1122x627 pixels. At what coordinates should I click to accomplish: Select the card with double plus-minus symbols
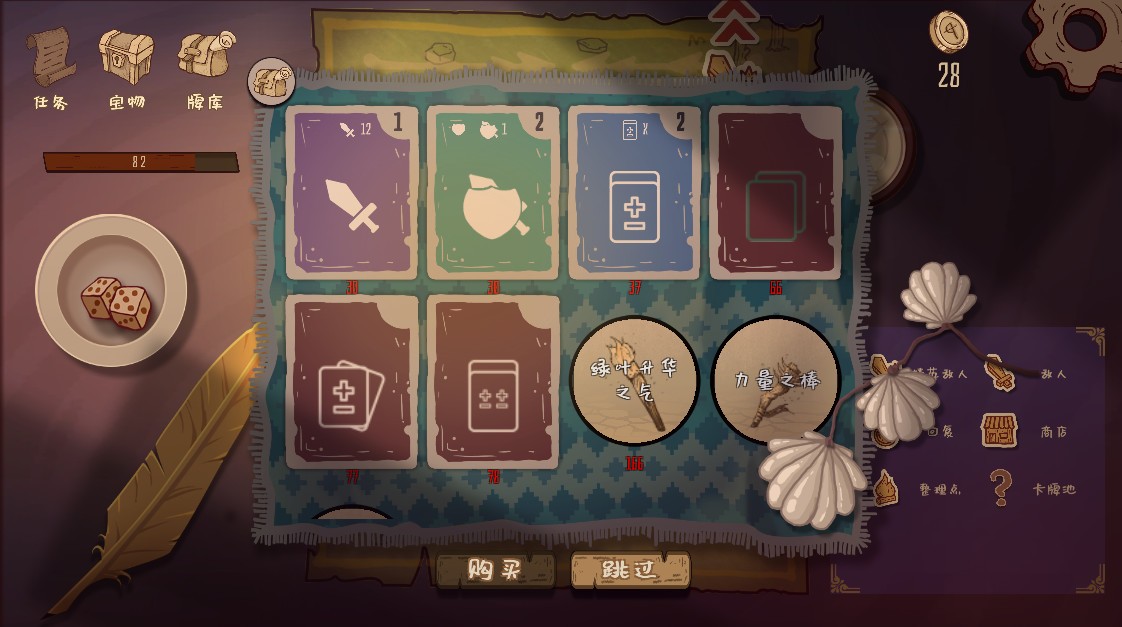coord(493,382)
